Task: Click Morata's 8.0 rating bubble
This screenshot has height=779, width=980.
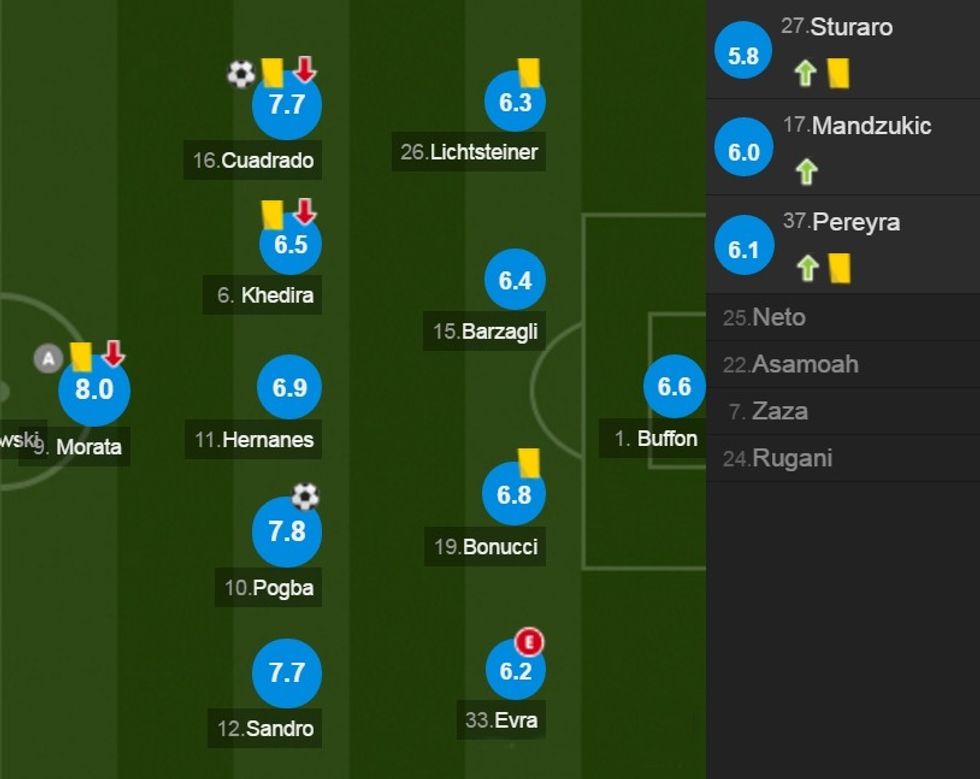Action: [x=94, y=389]
